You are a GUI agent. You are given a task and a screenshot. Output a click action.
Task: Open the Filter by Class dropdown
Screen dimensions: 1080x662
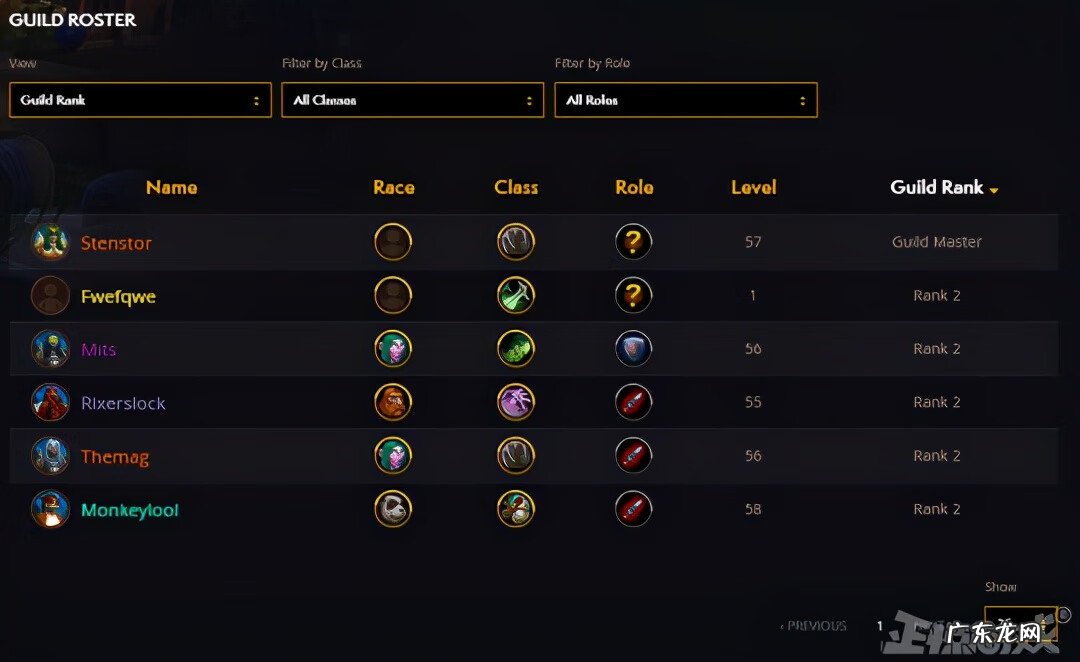pyautogui.click(x=412, y=100)
